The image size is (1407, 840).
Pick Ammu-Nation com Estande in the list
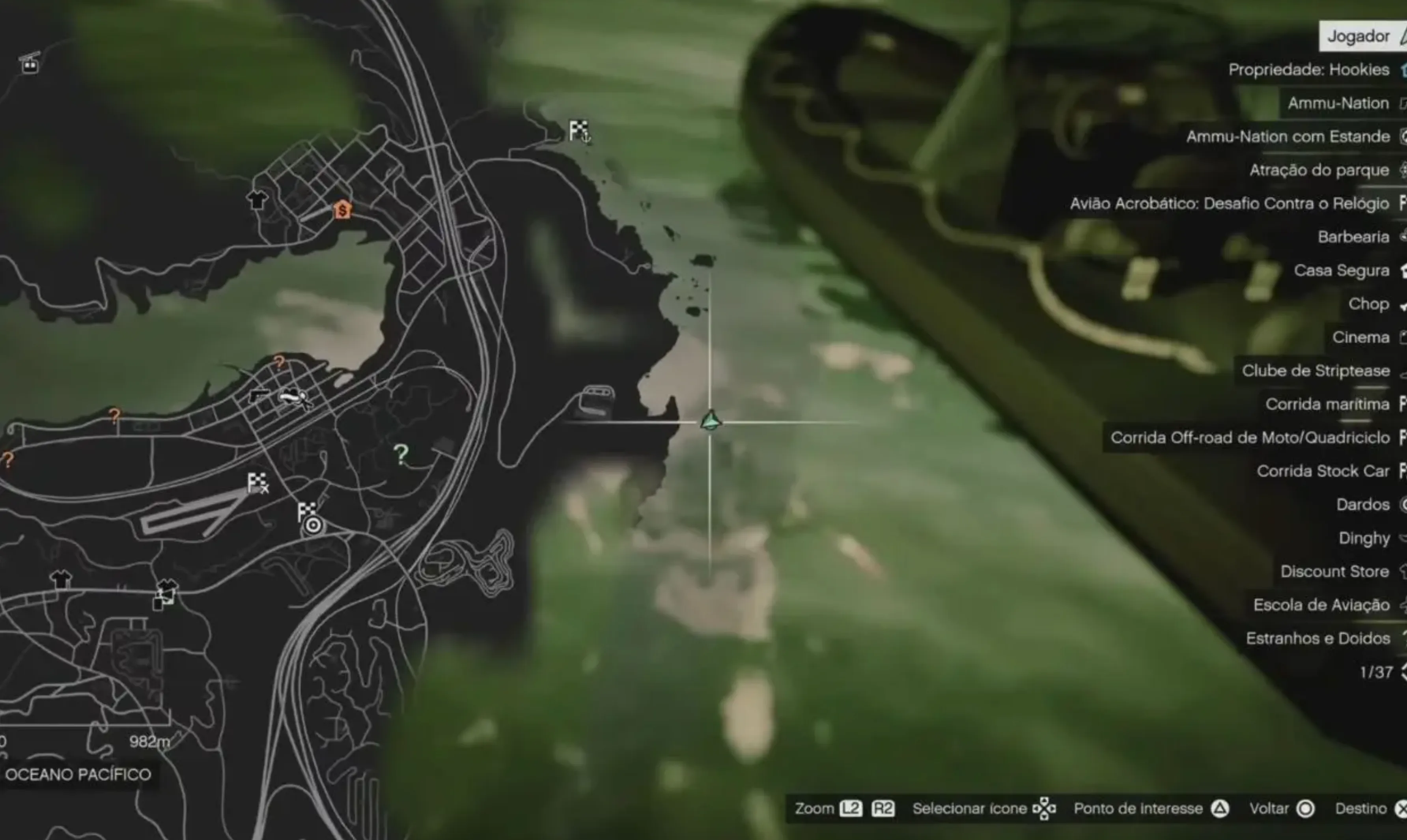(x=1288, y=136)
